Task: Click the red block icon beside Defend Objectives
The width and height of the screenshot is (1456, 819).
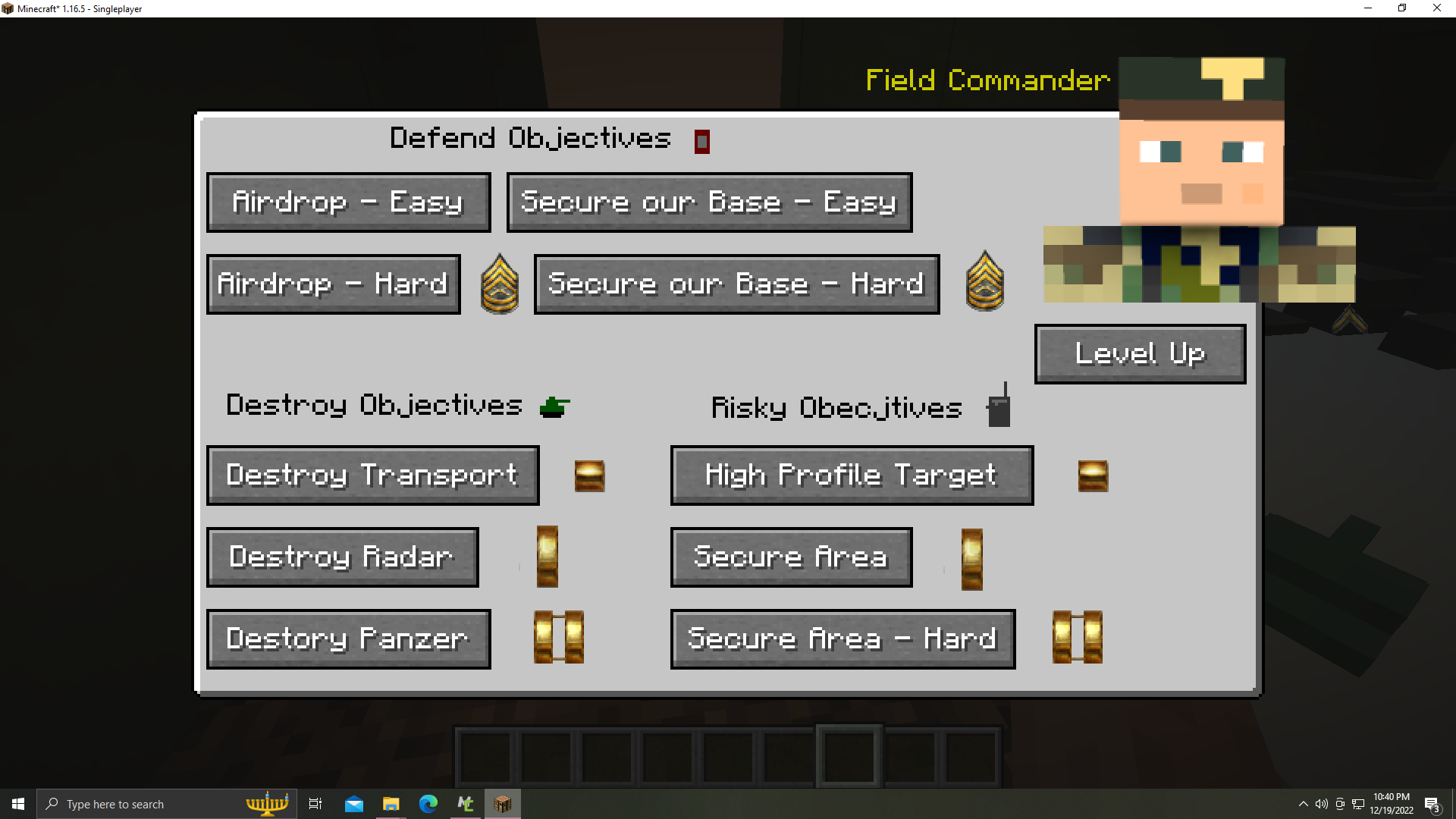Action: [701, 141]
